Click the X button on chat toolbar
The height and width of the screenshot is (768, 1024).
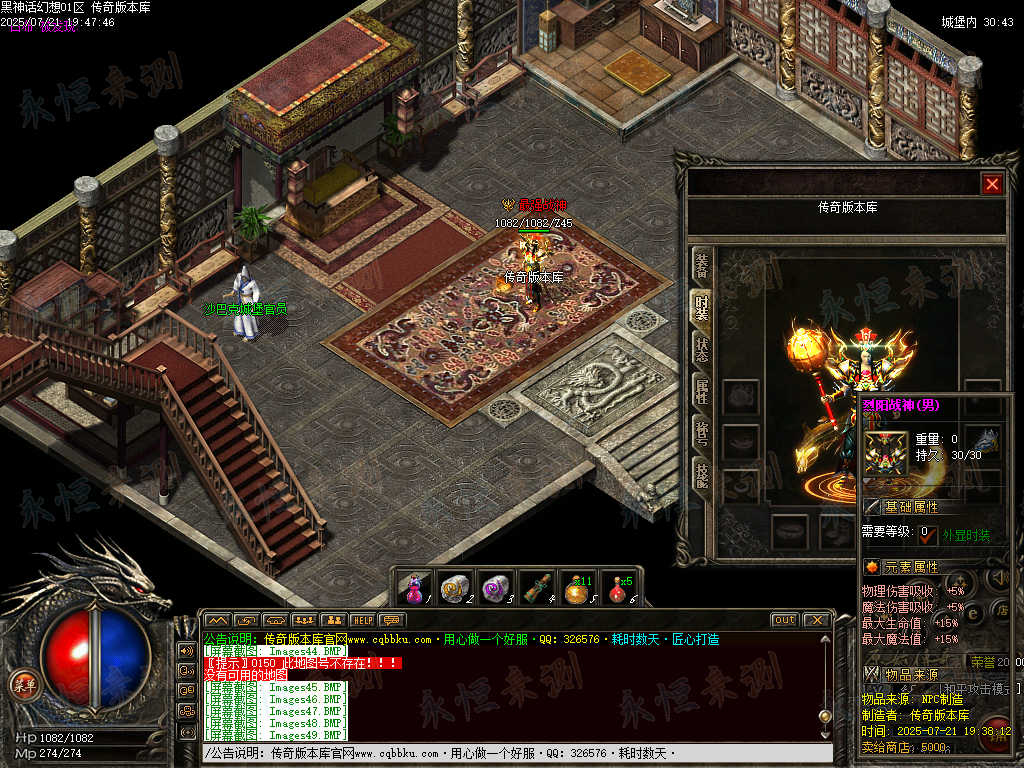[816, 620]
